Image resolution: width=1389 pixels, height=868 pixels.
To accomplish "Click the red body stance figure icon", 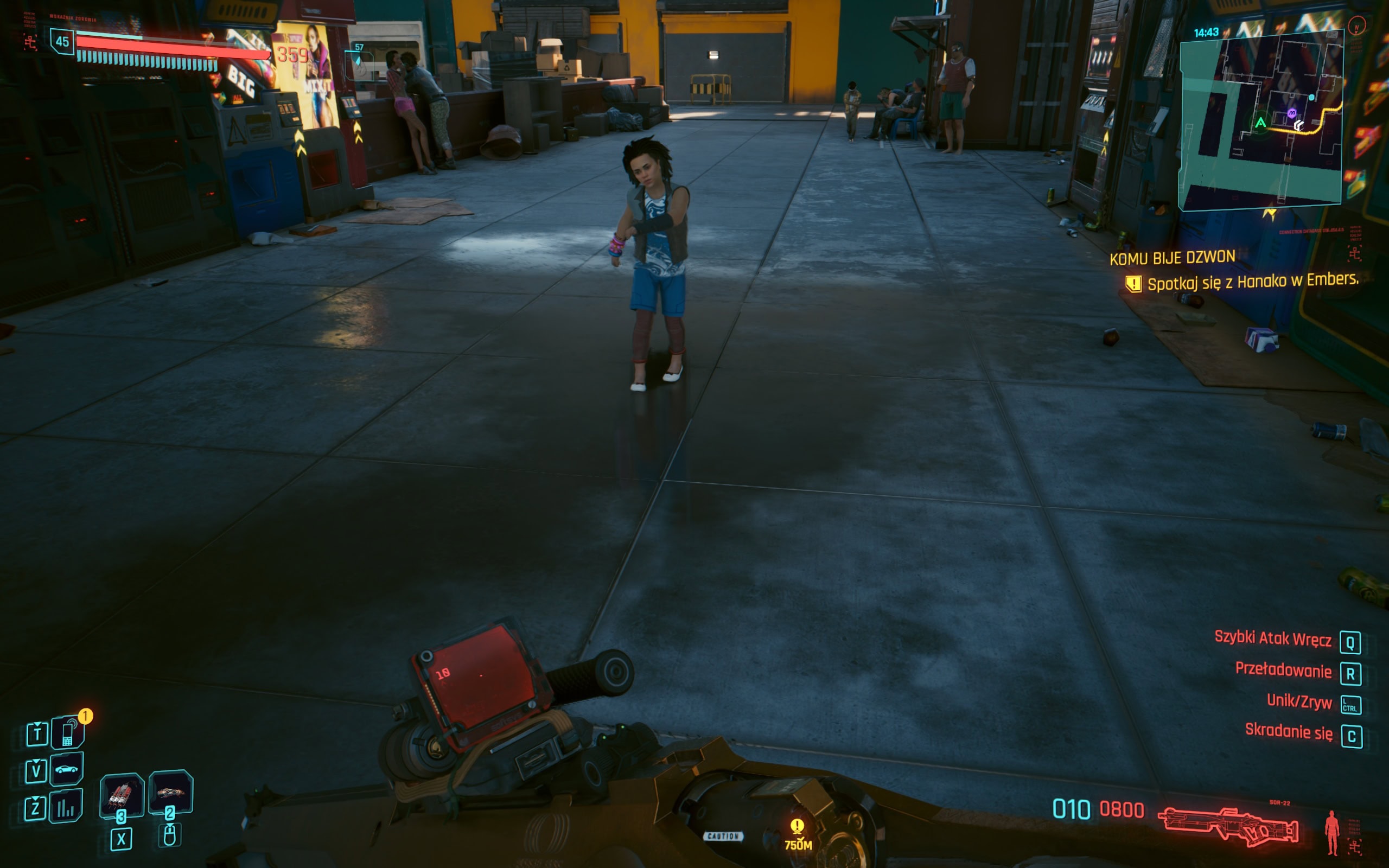I will (1331, 832).
